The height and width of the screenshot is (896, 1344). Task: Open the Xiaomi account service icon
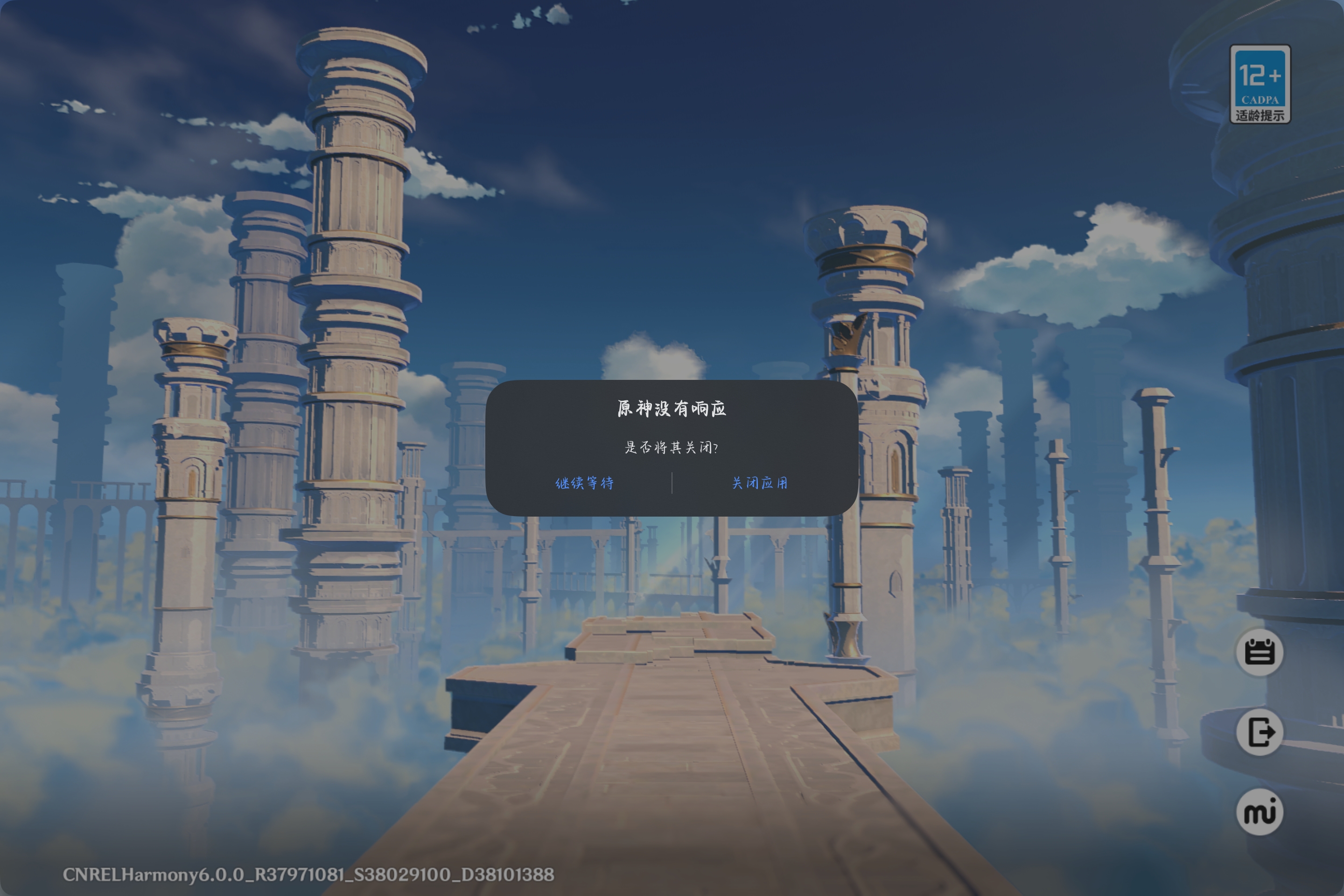(x=1259, y=812)
